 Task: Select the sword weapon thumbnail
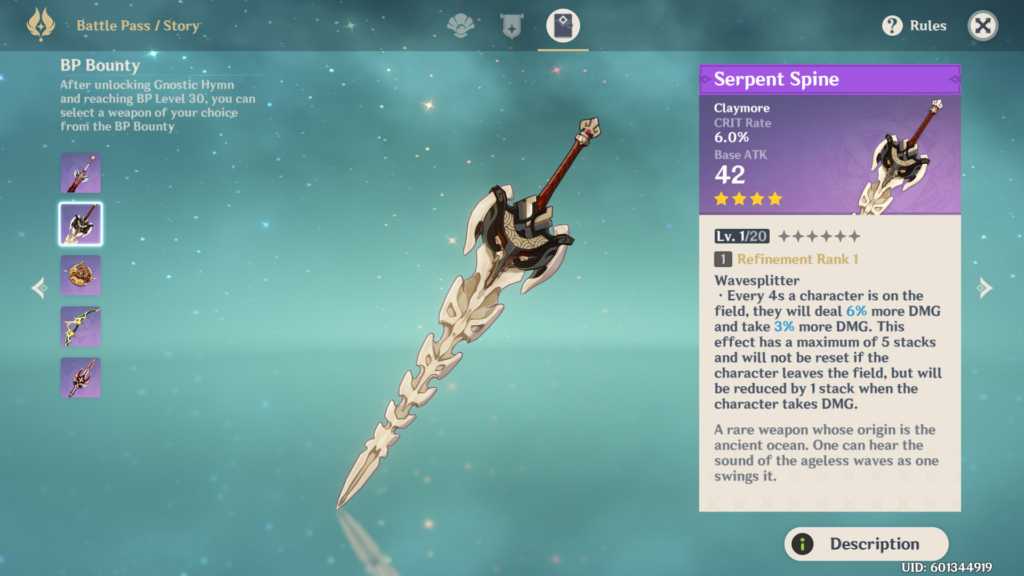coord(80,173)
